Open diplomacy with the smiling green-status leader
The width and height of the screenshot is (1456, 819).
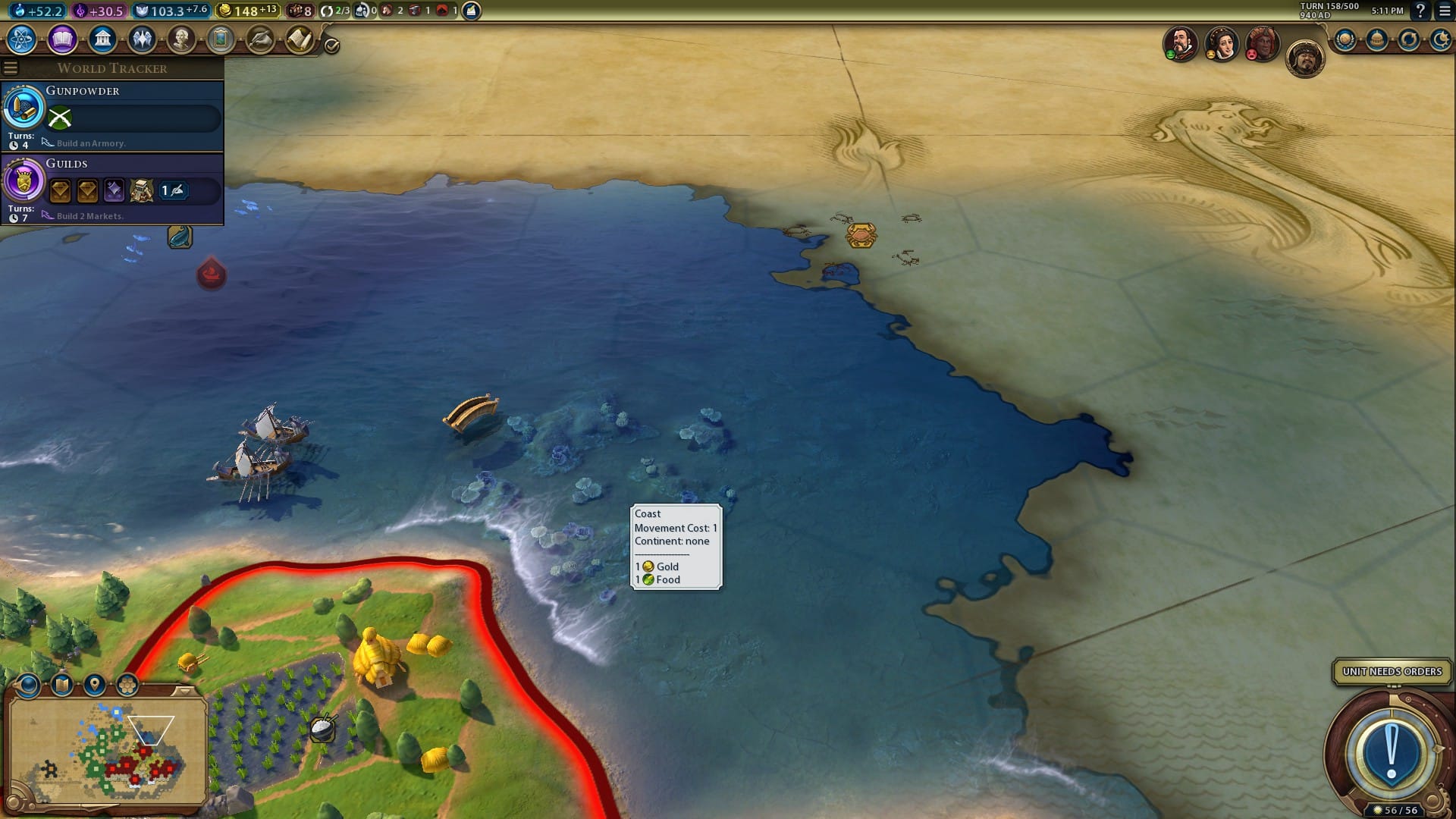pos(1180,42)
